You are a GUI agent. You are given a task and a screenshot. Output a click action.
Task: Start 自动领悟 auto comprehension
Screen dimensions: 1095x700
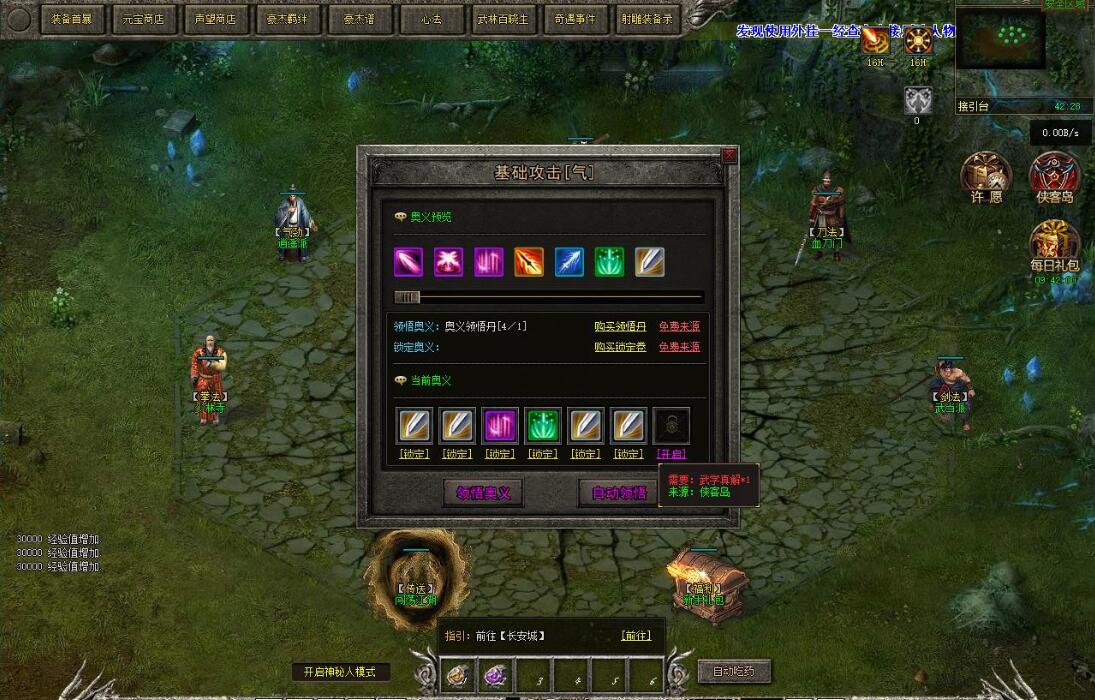click(x=619, y=492)
